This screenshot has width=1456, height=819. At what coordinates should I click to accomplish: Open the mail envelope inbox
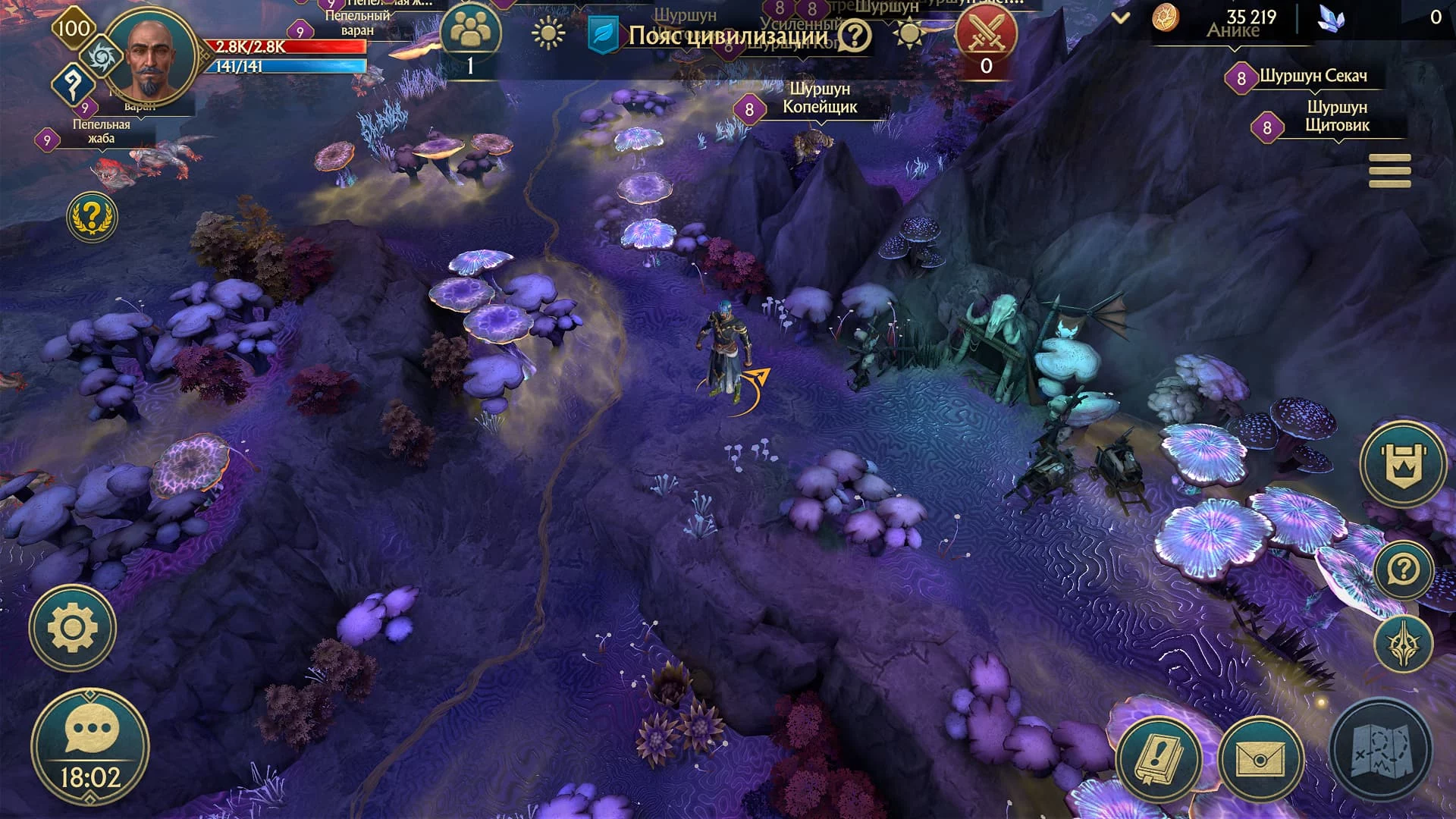[x=1259, y=758]
